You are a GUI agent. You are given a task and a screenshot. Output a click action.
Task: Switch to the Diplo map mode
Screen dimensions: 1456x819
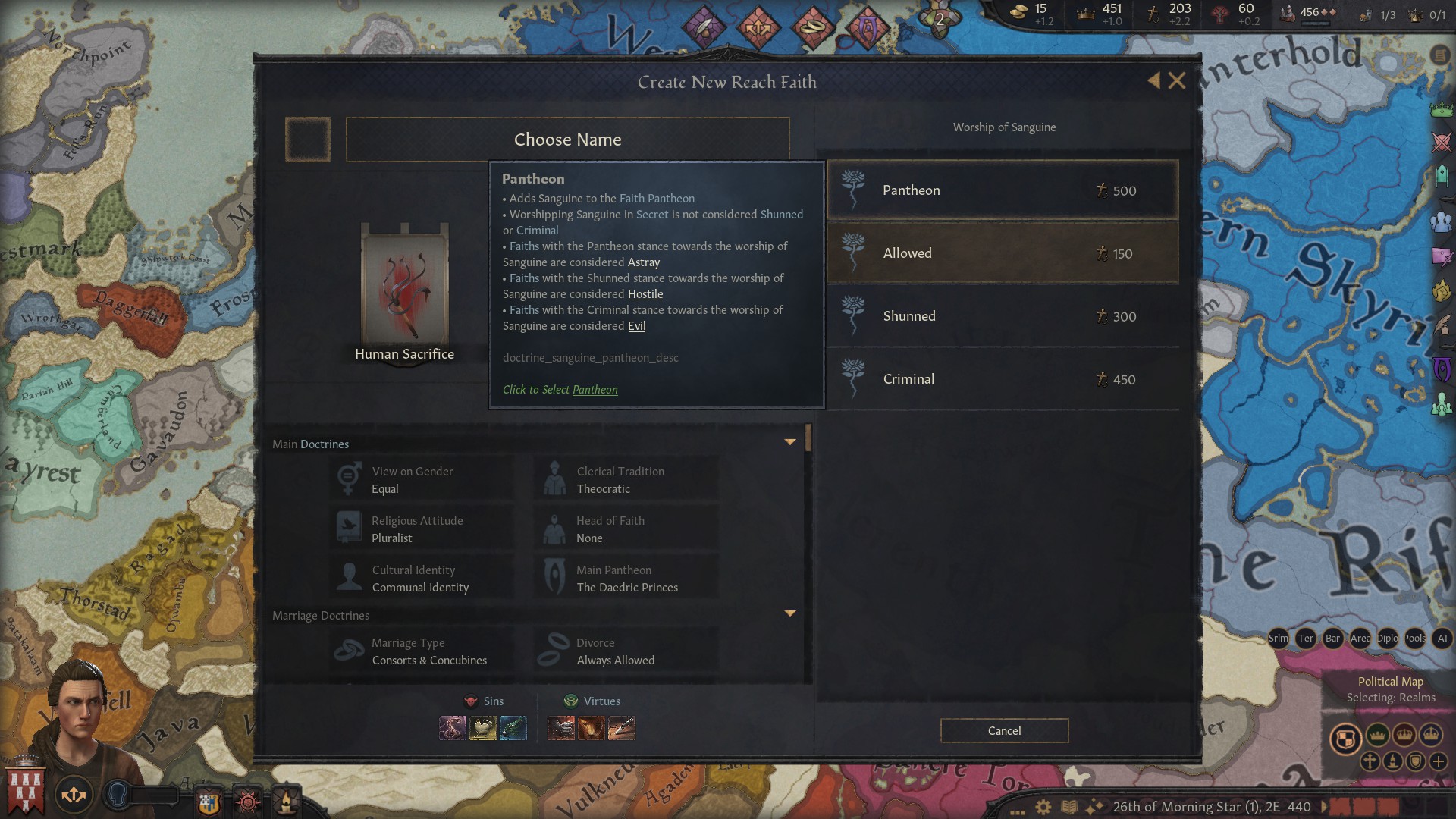(x=1388, y=638)
